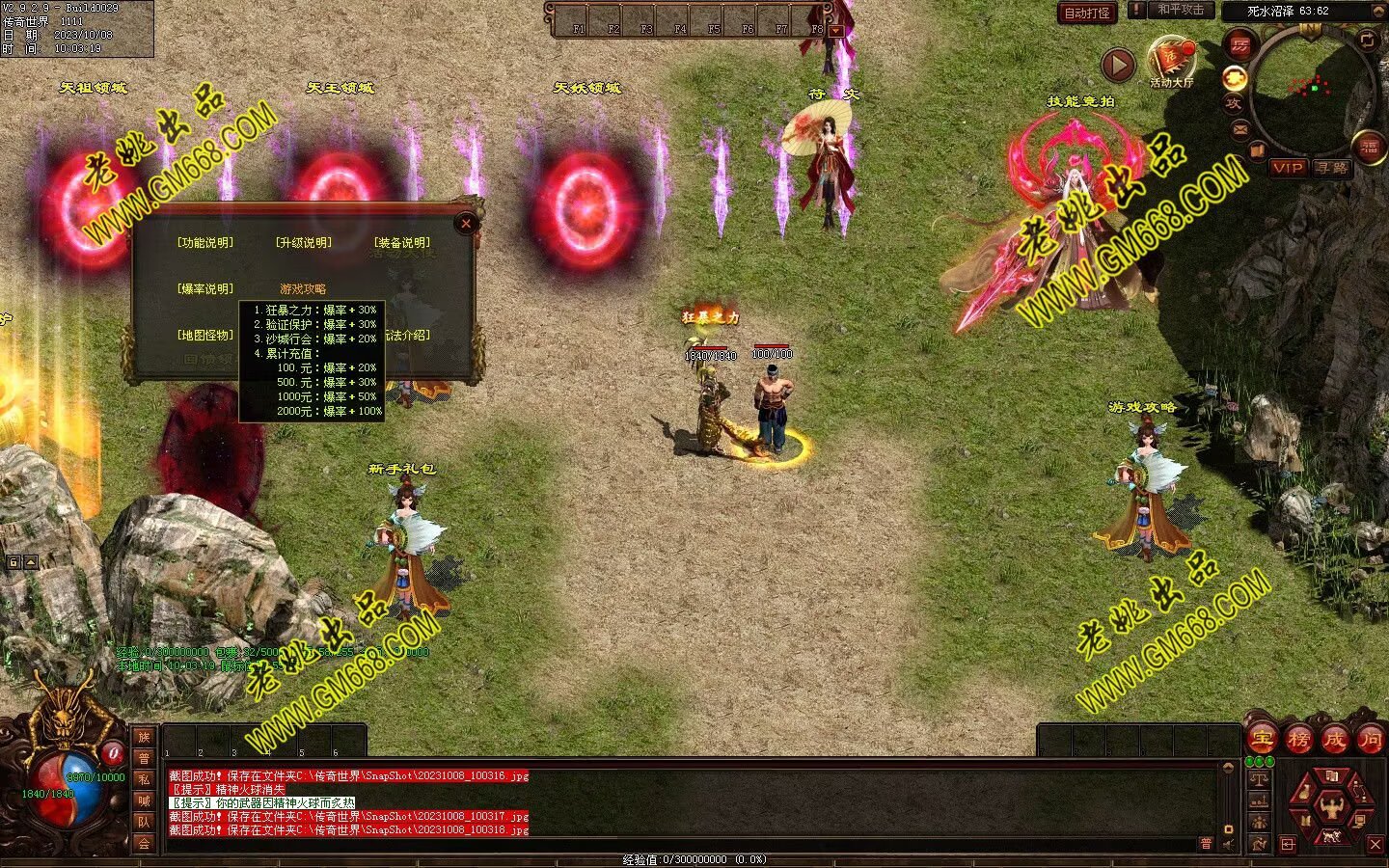The height and width of the screenshot is (868, 1389).
Task: Close the game guide dialog
Action: click(466, 224)
